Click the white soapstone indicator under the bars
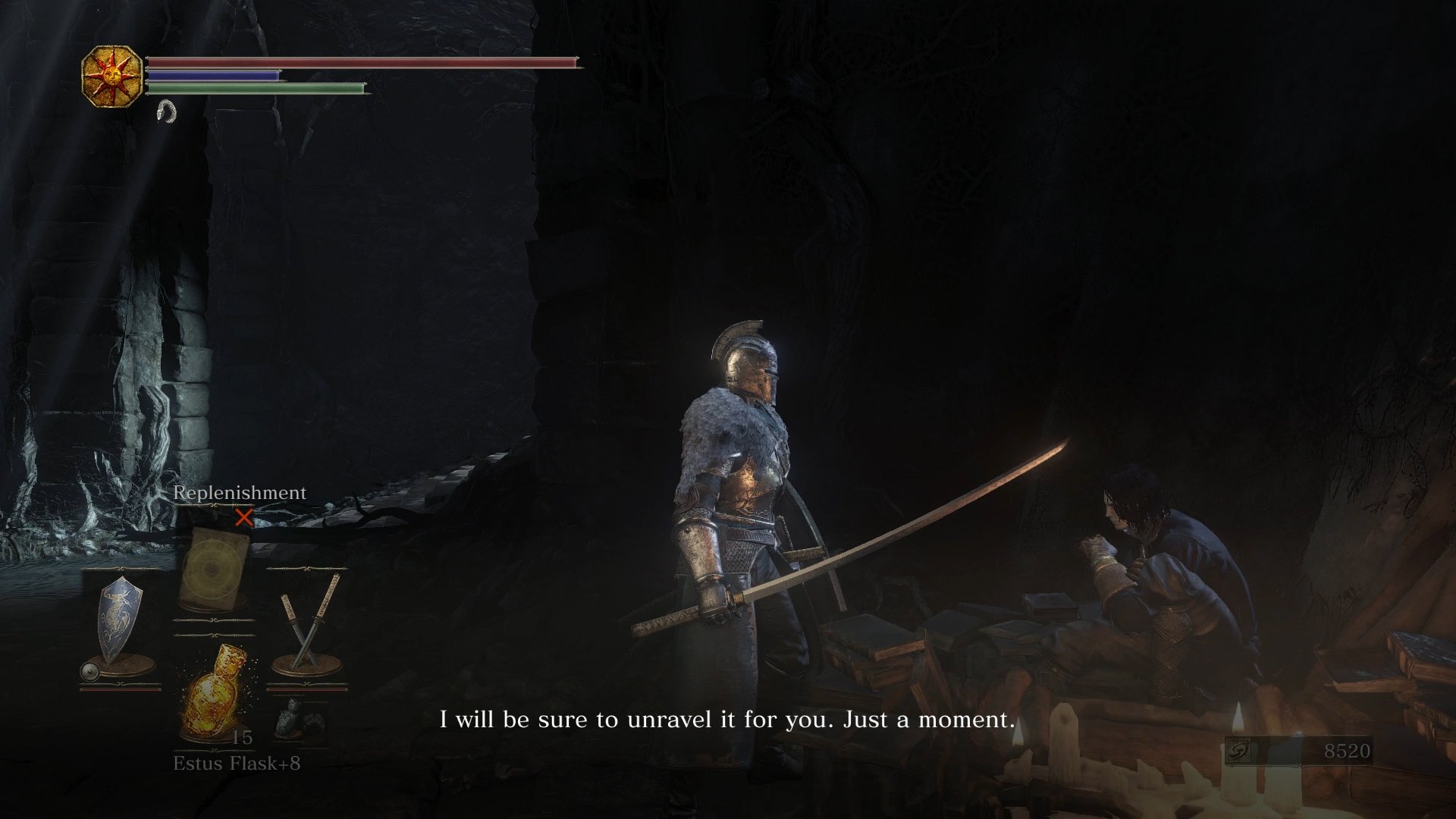This screenshot has width=1456, height=819. 168,112
